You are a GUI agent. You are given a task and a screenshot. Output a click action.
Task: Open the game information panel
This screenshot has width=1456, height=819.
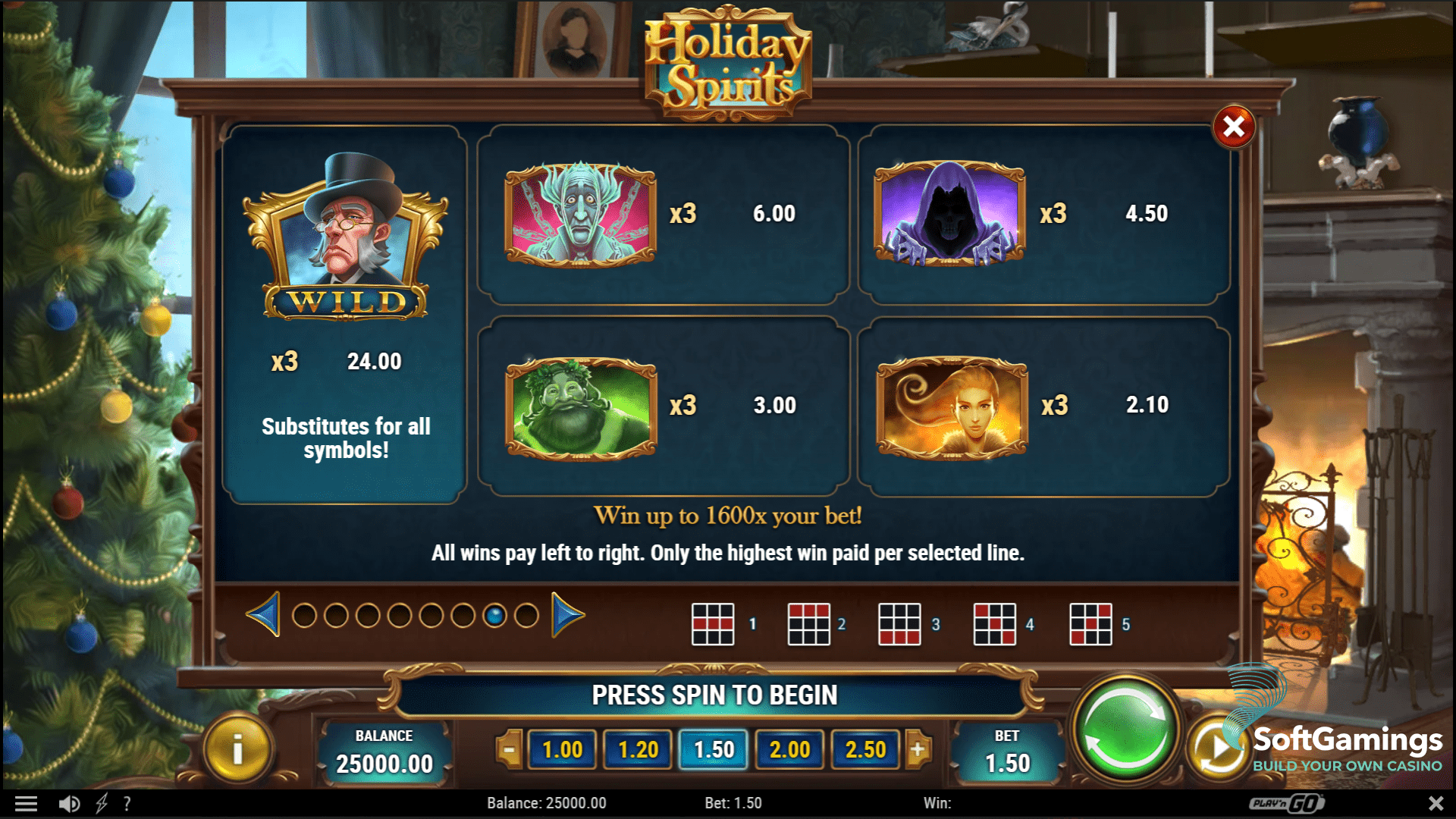236,750
